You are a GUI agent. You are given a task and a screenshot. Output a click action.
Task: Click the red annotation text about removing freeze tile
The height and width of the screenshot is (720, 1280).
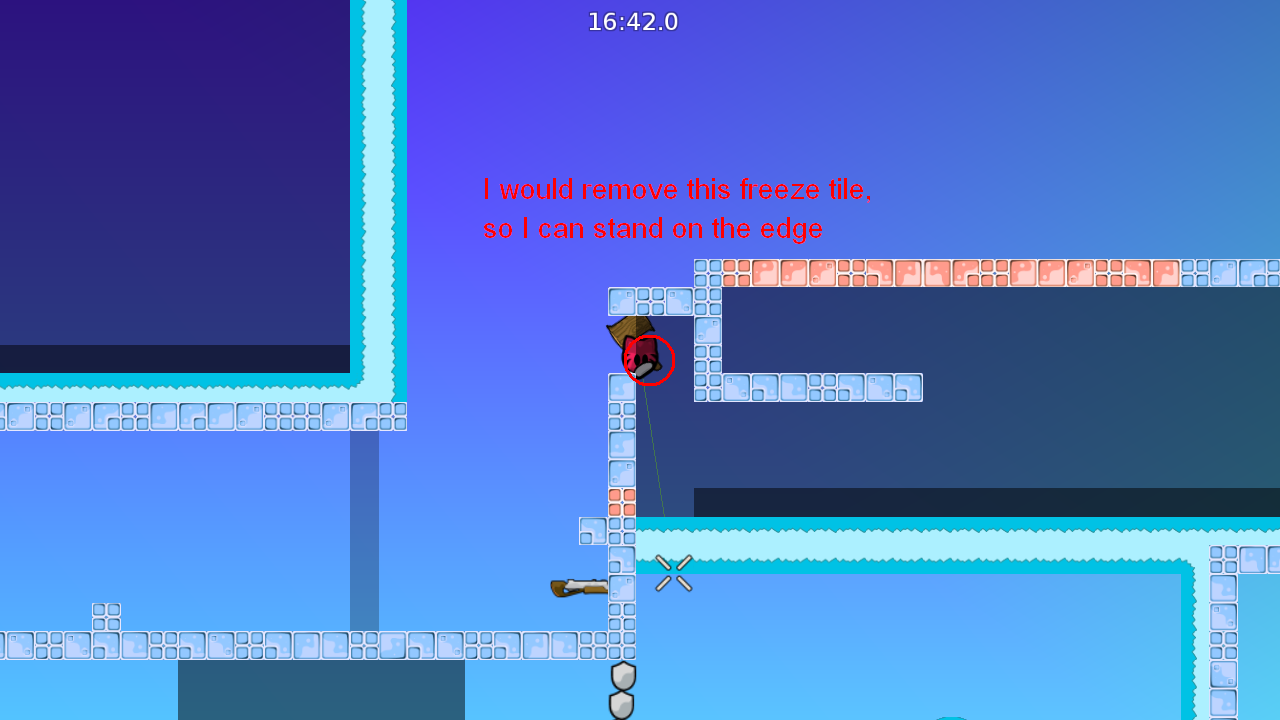(x=677, y=189)
